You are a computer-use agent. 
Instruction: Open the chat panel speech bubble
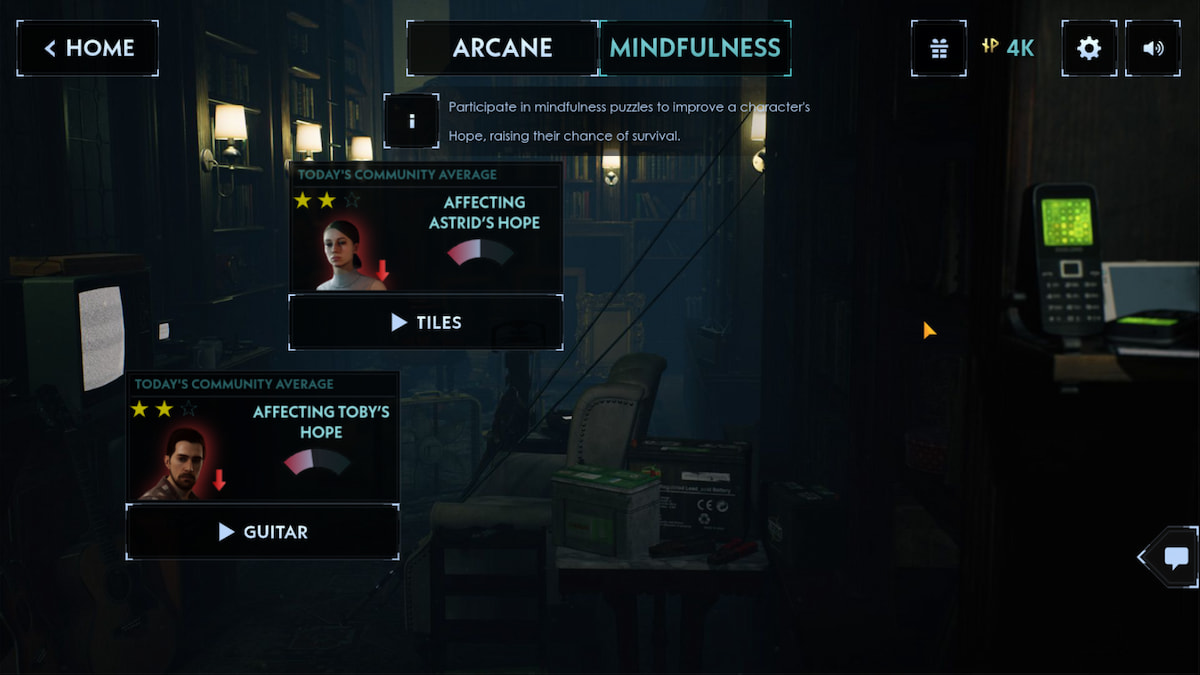point(1176,557)
